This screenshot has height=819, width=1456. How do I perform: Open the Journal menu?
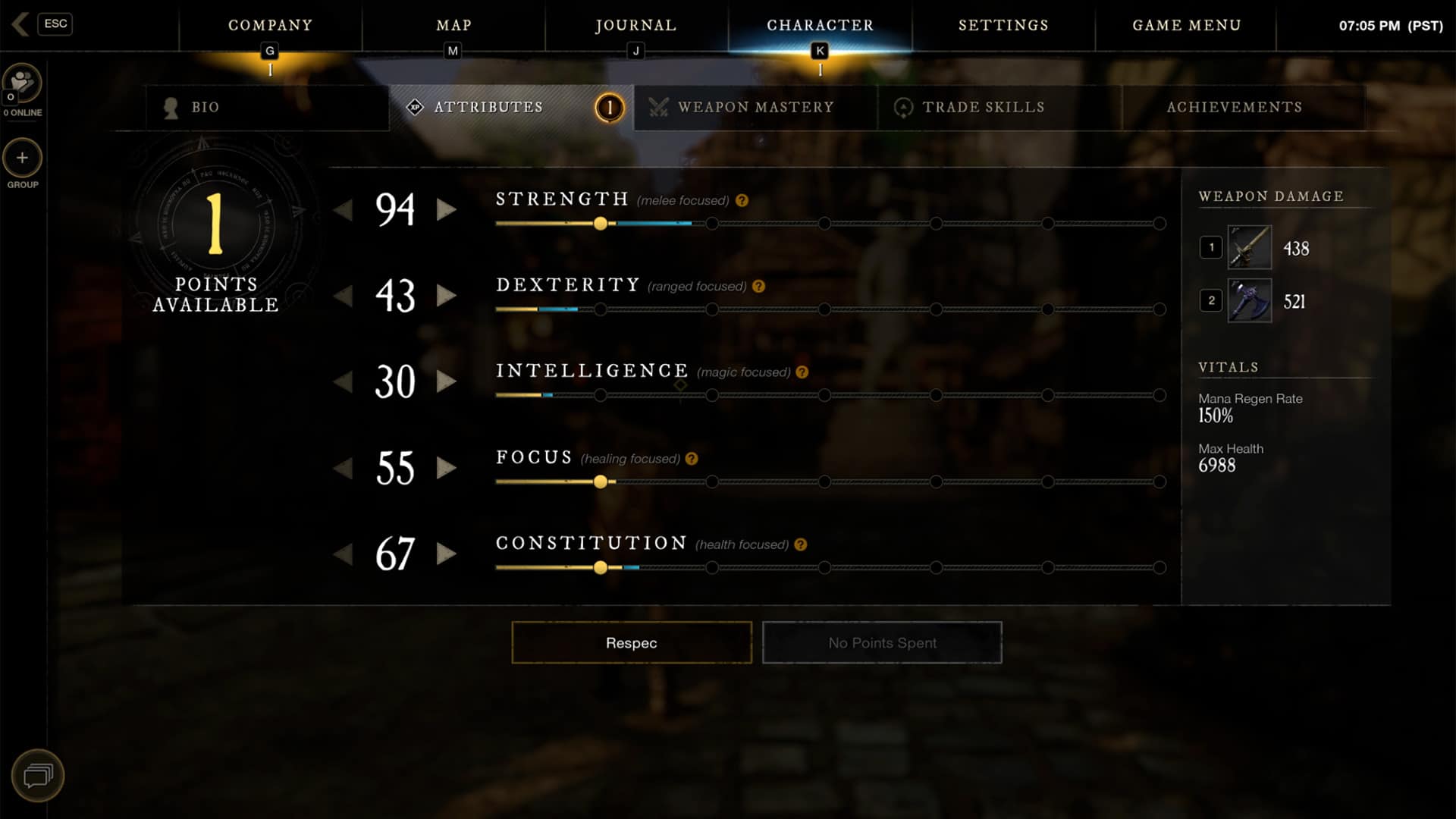tap(635, 25)
